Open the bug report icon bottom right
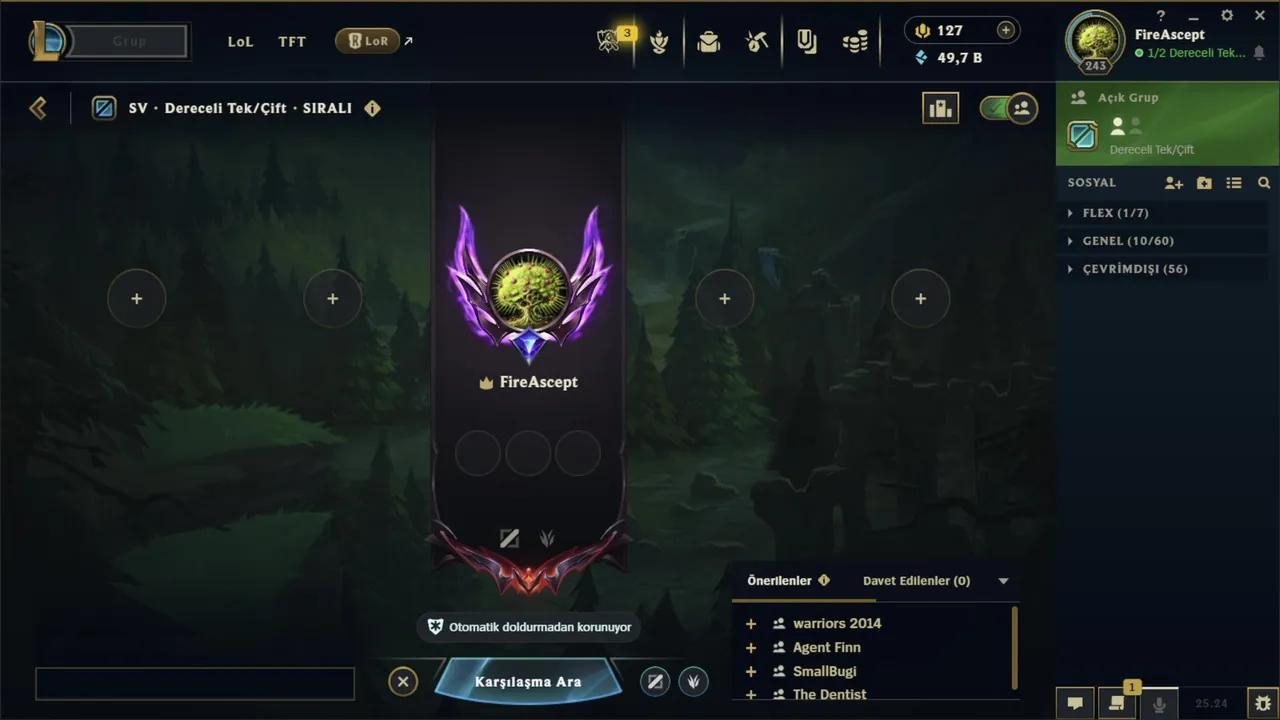 1263,704
